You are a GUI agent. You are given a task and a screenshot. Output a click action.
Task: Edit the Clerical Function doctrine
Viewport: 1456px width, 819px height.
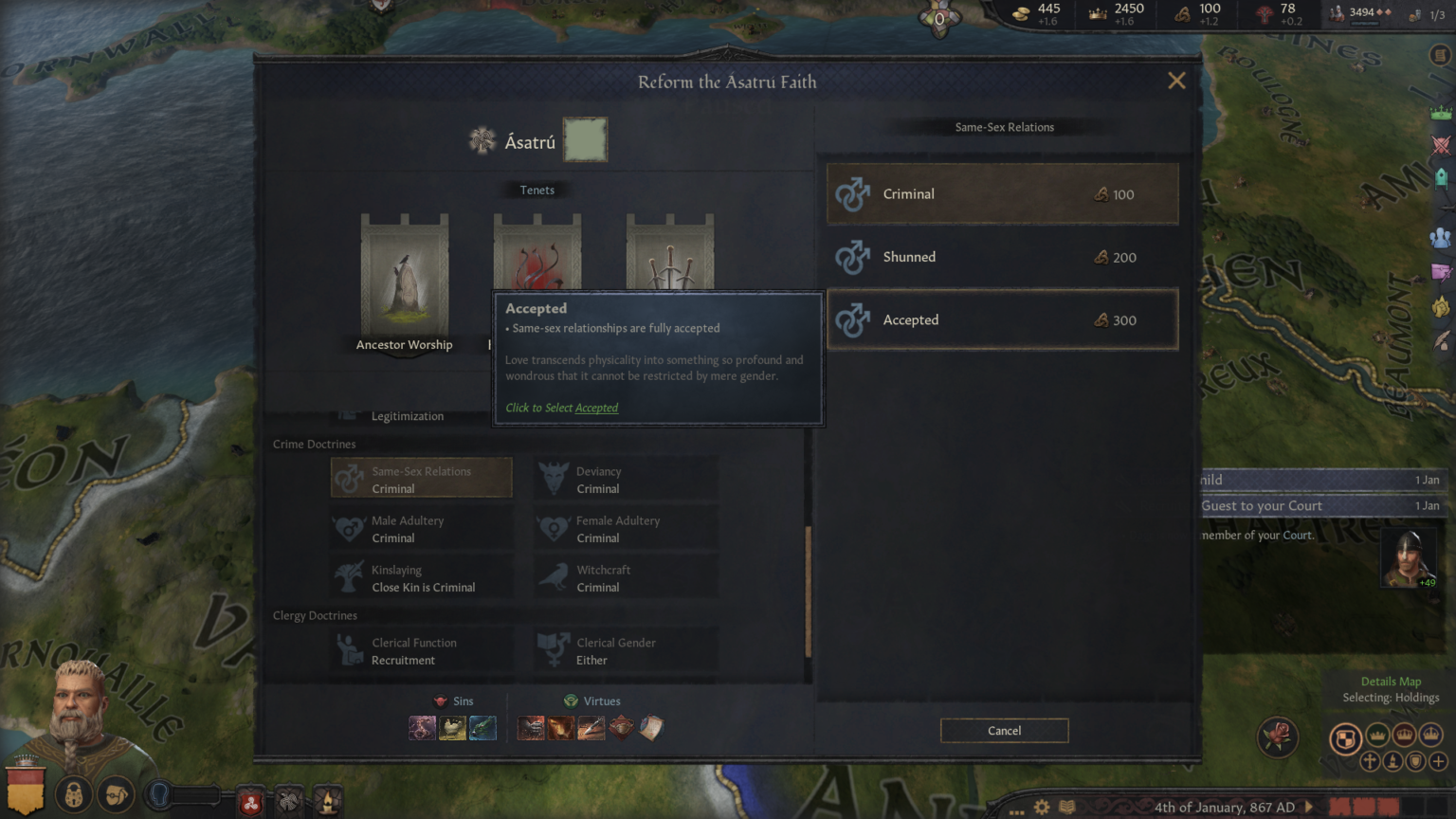[x=422, y=651]
